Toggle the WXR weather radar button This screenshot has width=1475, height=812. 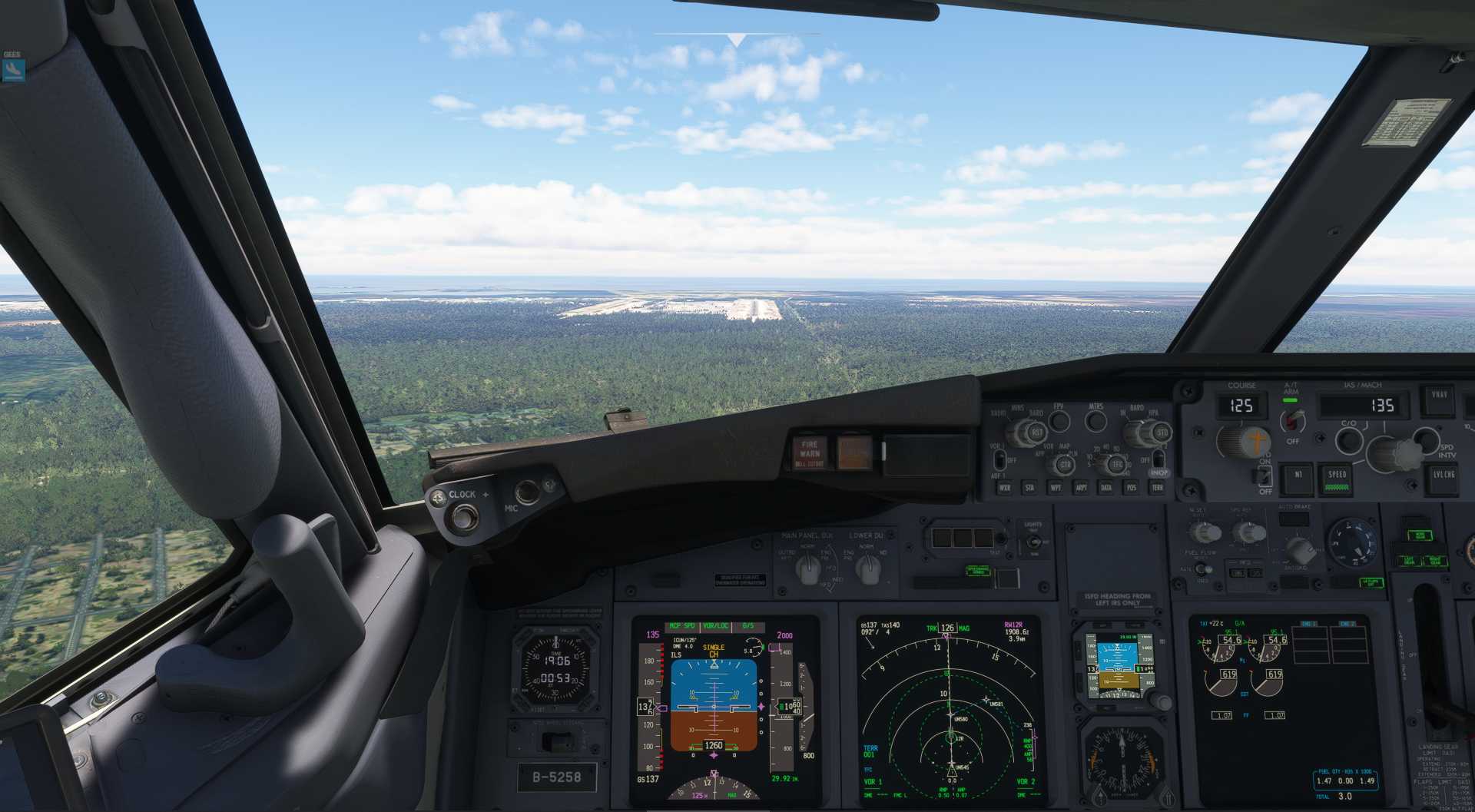pyautogui.click(x=1004, y=488)
